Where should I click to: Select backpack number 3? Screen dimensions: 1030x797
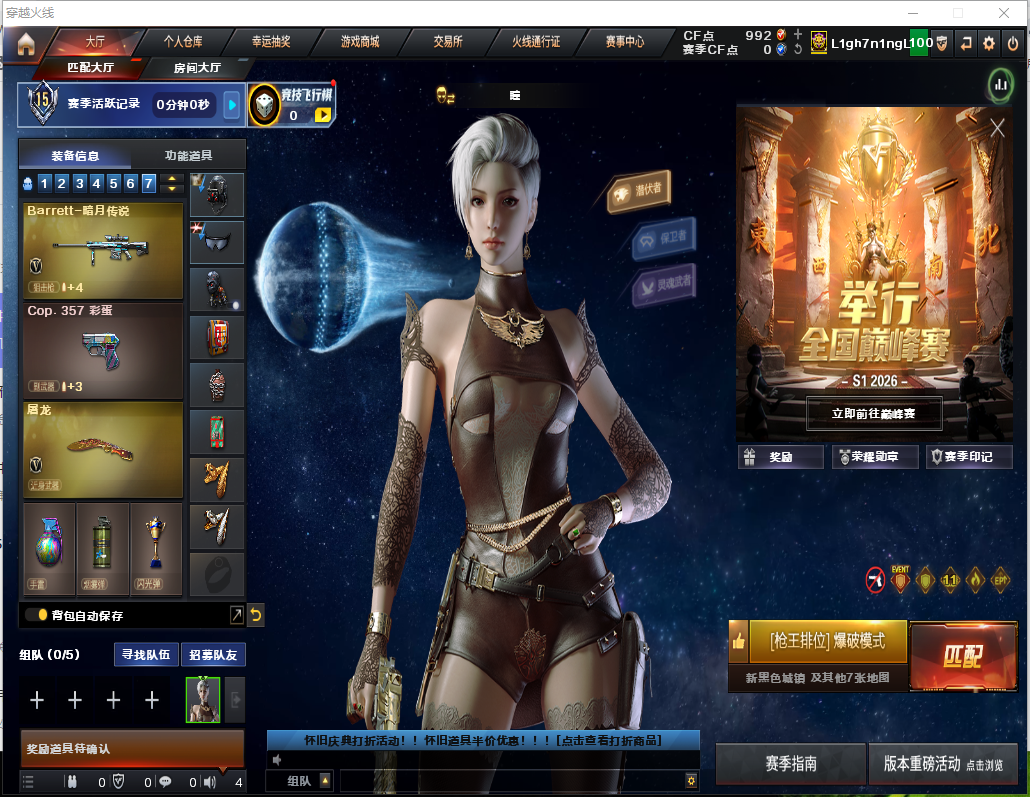point(78,183)
